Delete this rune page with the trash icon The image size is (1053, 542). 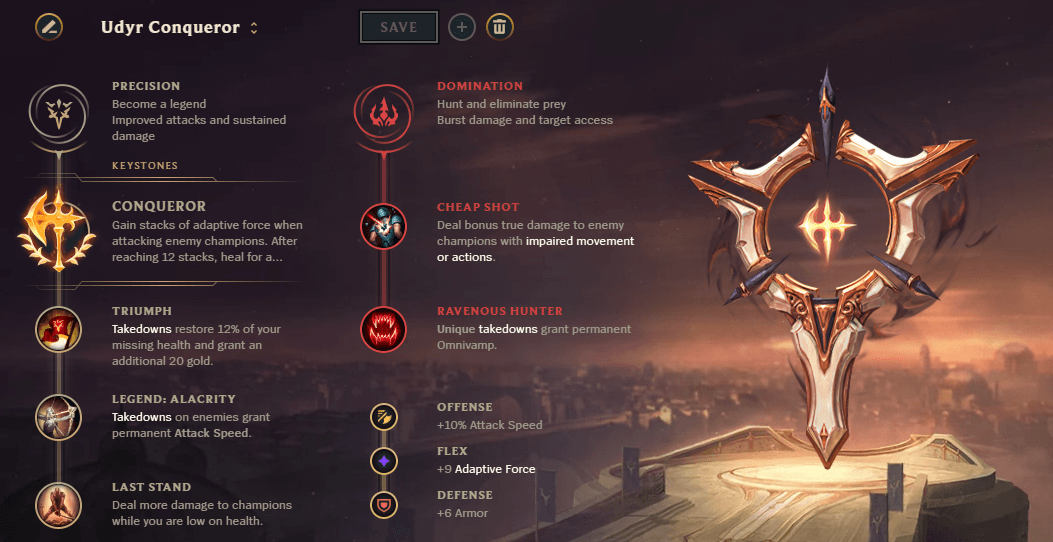[500, 27]
